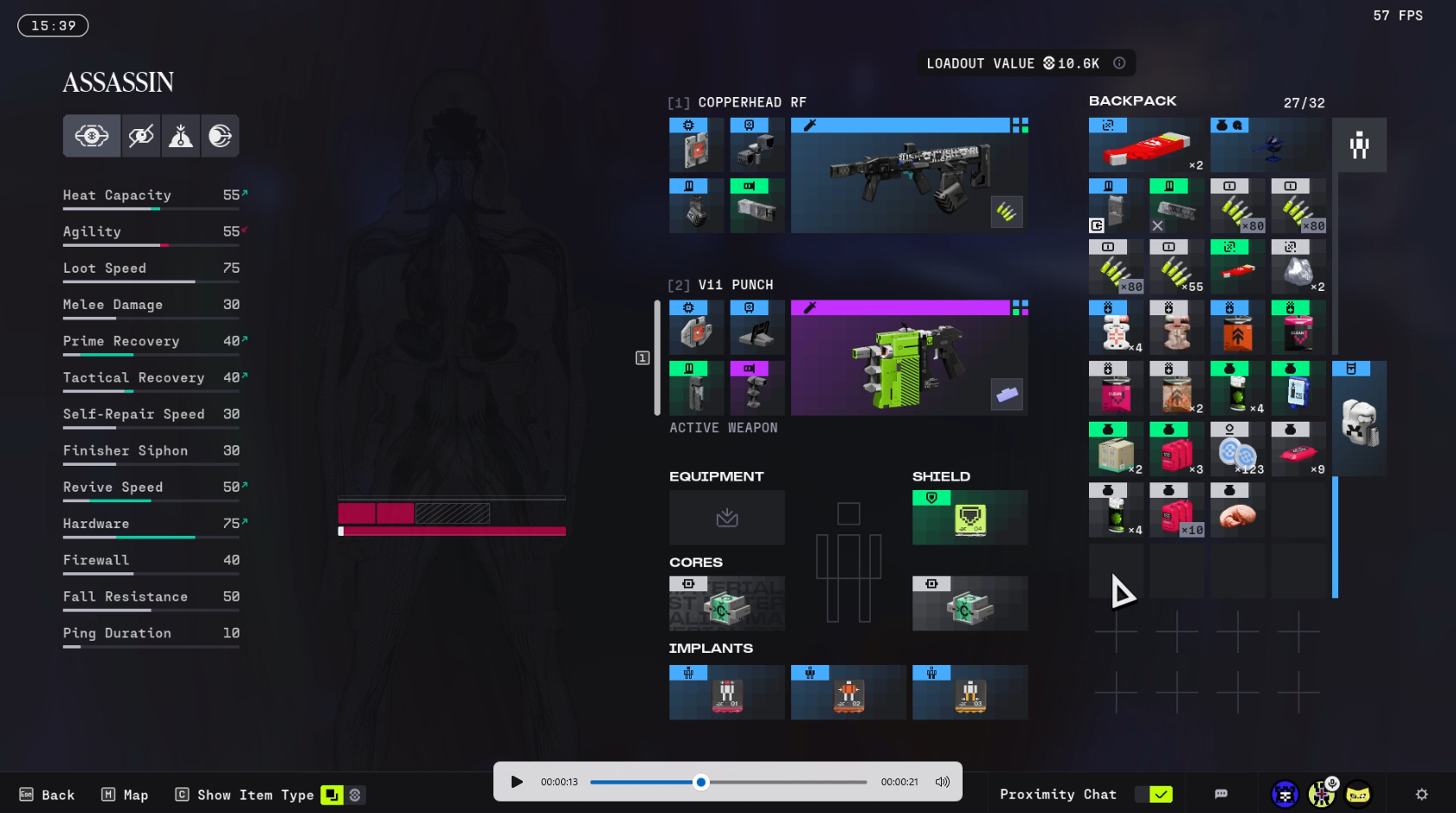Select the left Cores slot

click(x=726, y=603)
